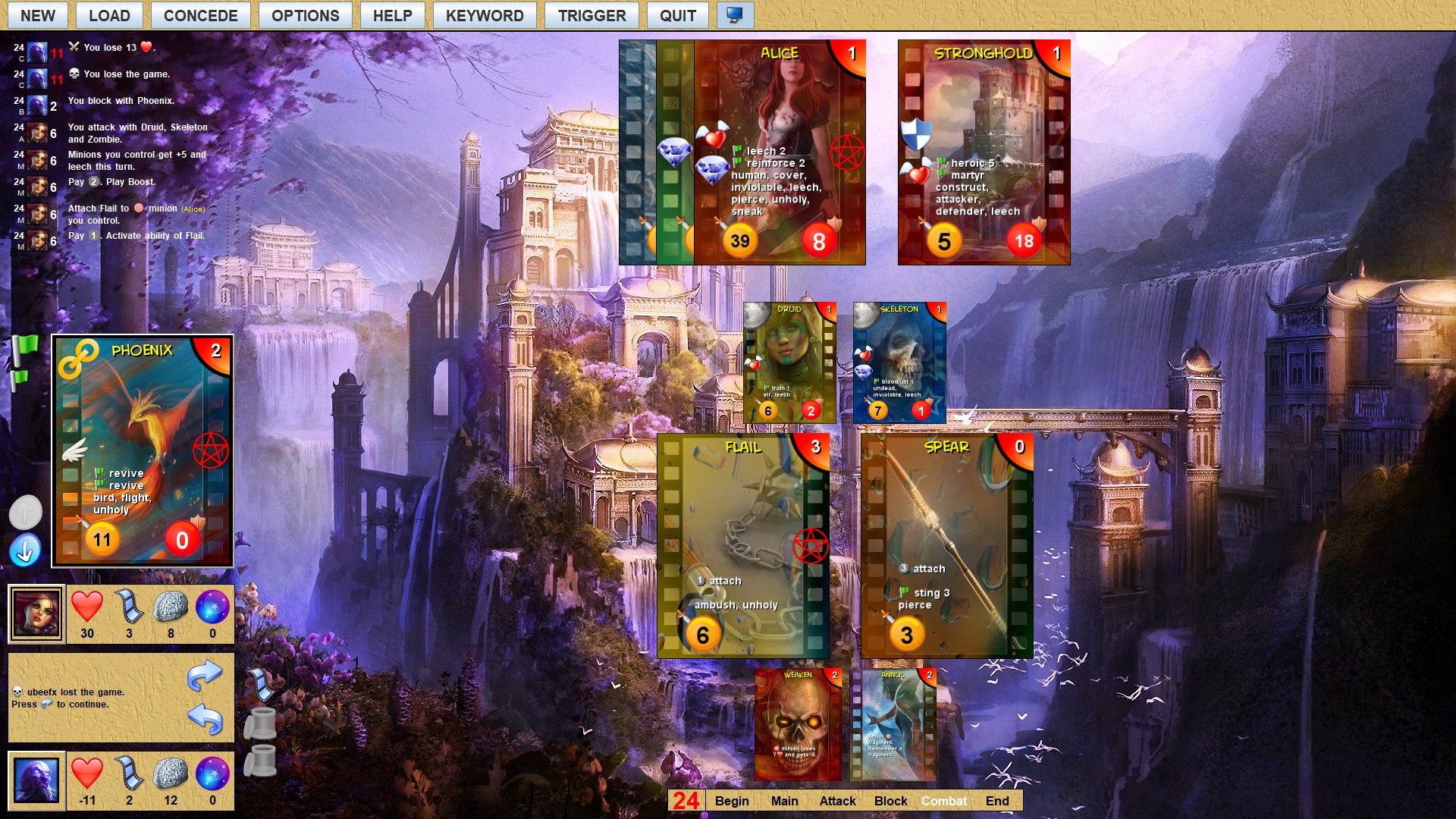Pick the Weaken spell card
1456x819 pixels.
tap(798, 724)
